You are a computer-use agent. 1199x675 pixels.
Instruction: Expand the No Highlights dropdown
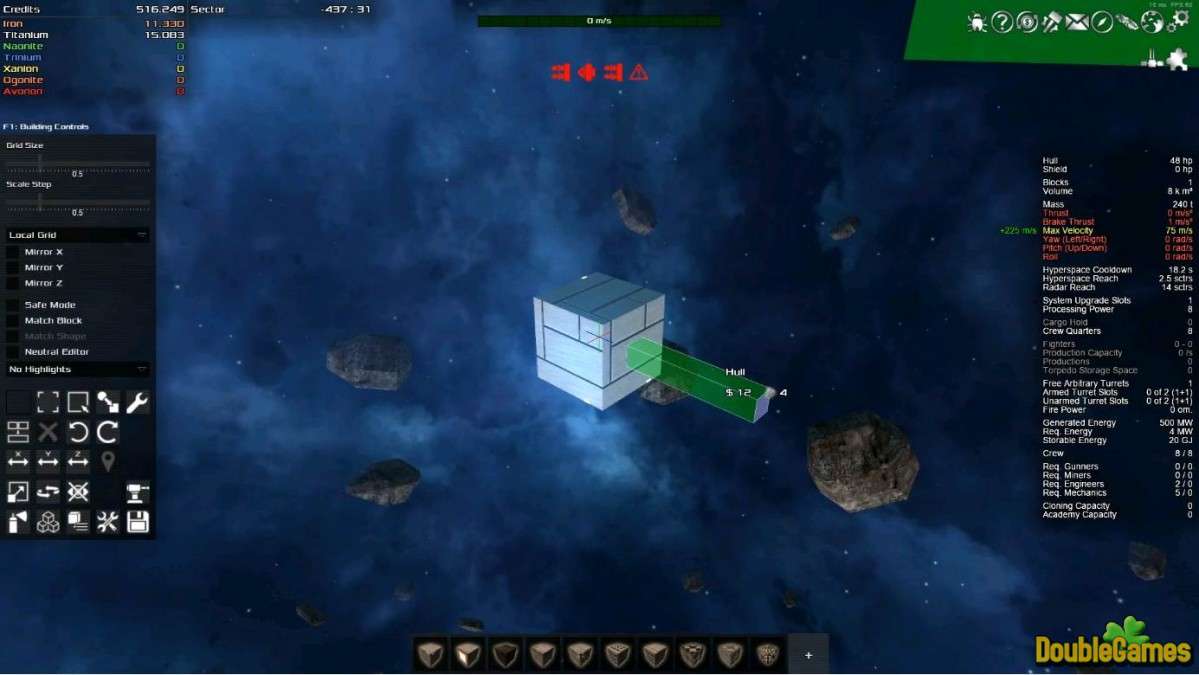point(77,370)
